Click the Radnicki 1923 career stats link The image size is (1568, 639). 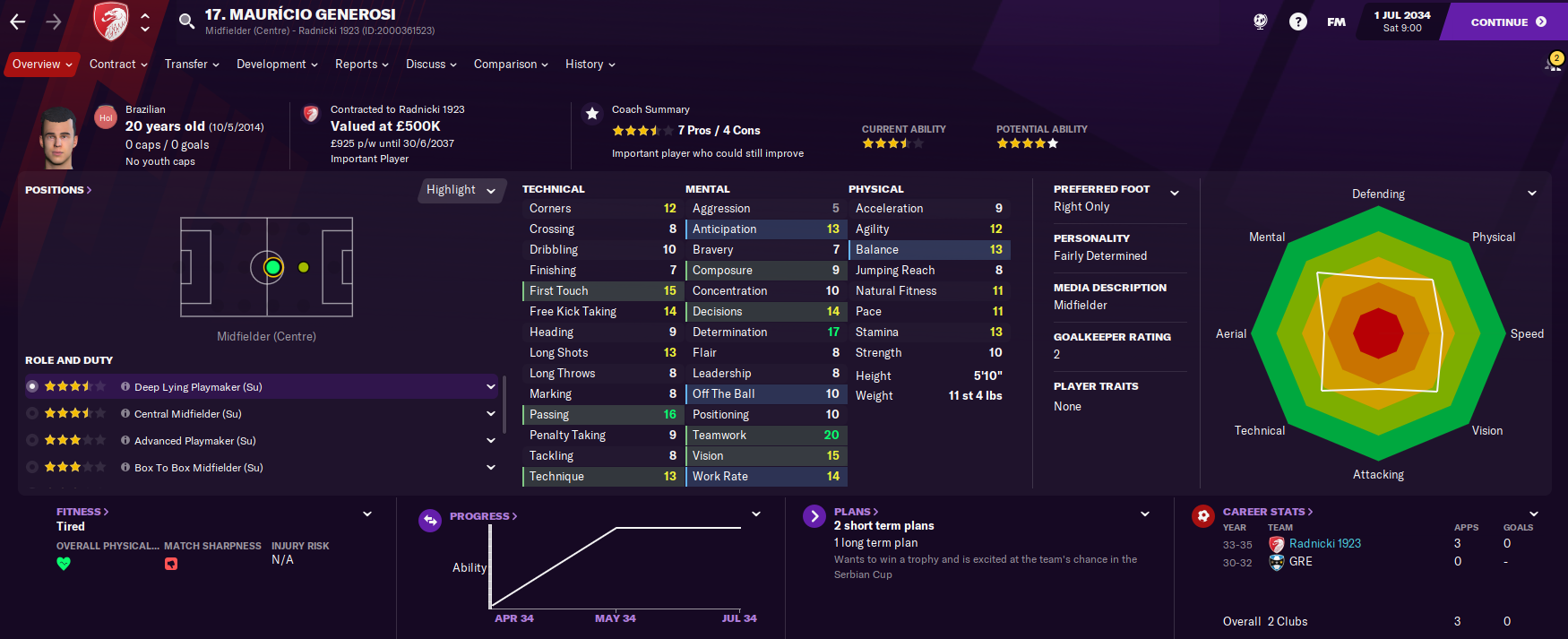pyautogui.click(x=1324, y=544)
